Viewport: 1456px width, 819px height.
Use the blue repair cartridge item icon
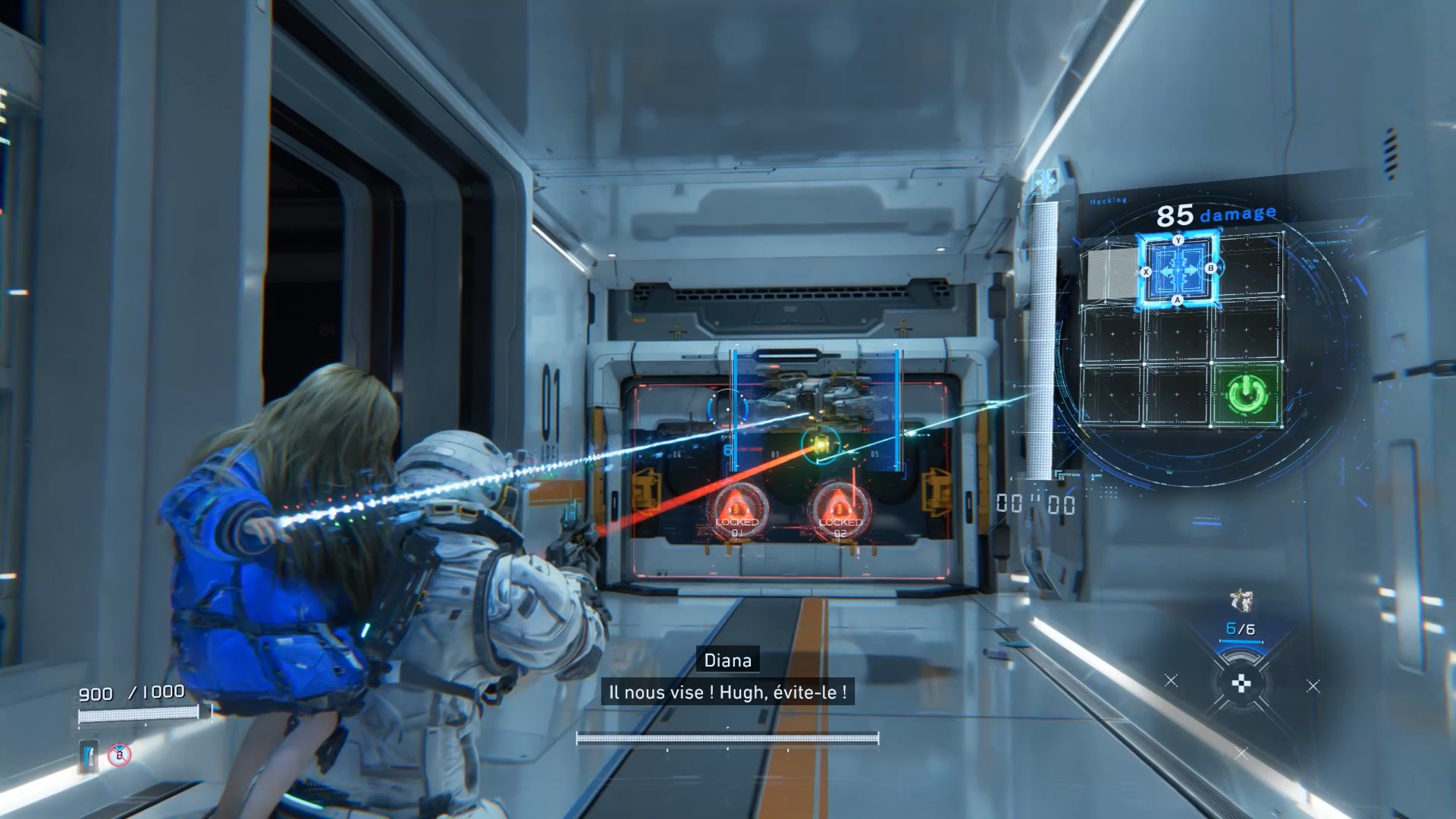[89, 756]
